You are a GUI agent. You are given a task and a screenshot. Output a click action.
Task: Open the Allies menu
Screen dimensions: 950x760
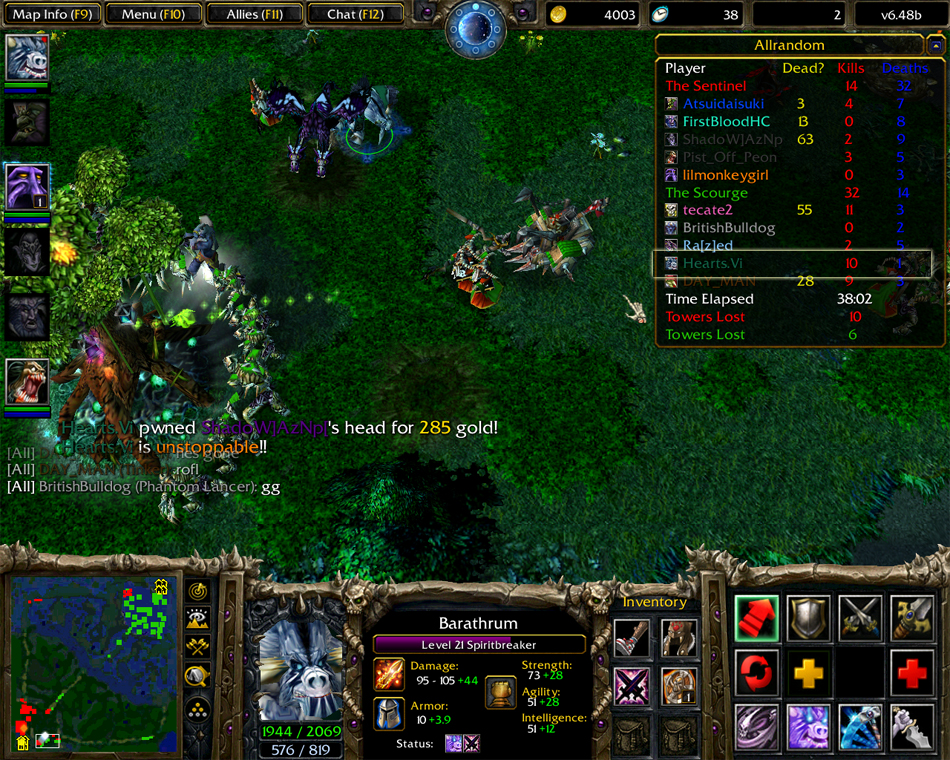point(254,14)
